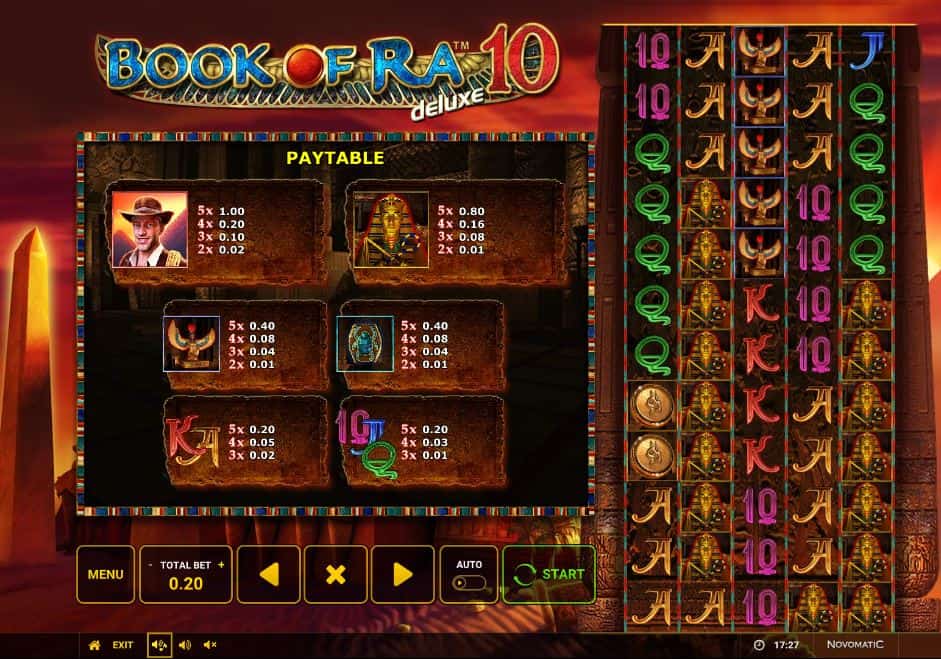Hit the green START button
Image resolution: width=941 pixels, height=659 pixels.
coord(549,574)
